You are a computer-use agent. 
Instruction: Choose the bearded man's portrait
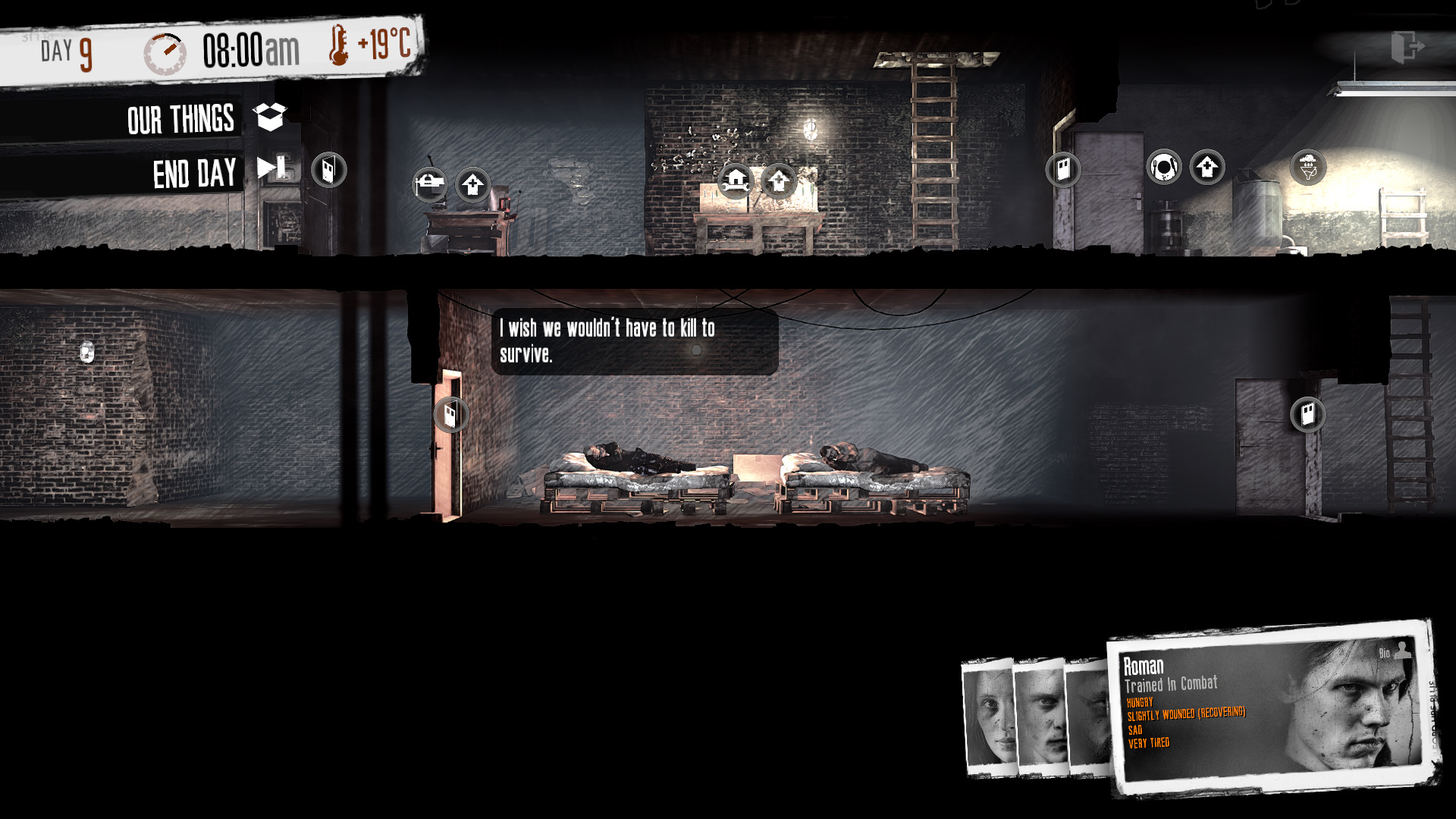1088,717
